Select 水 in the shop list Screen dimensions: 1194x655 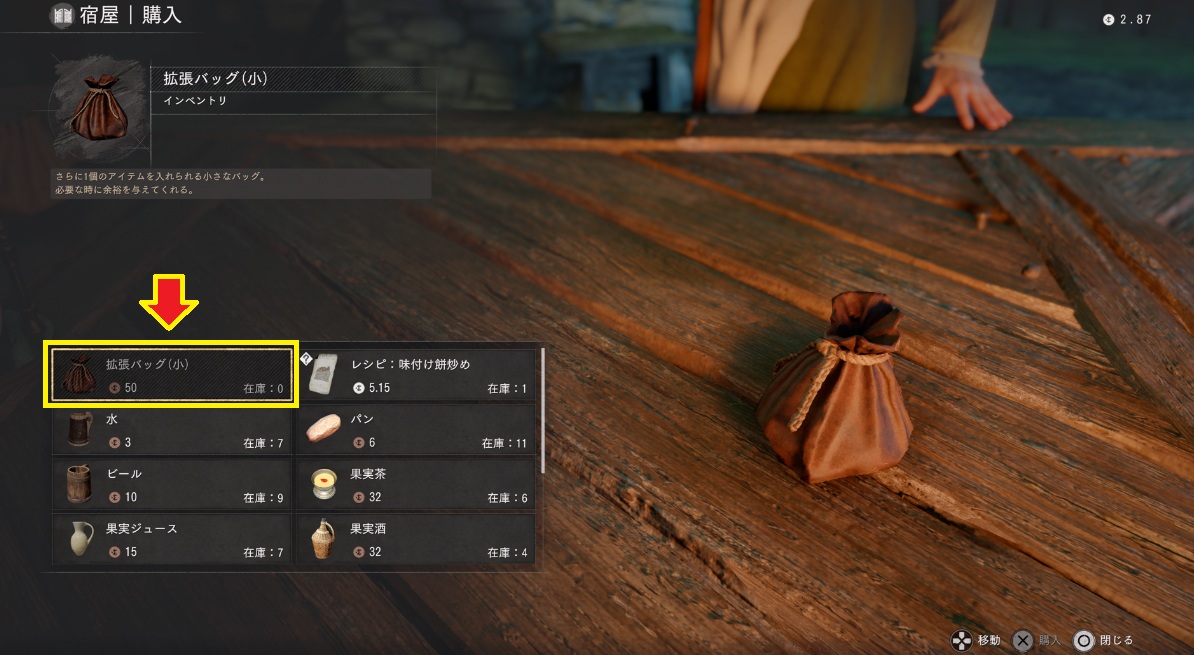click(x=172, y=430)
